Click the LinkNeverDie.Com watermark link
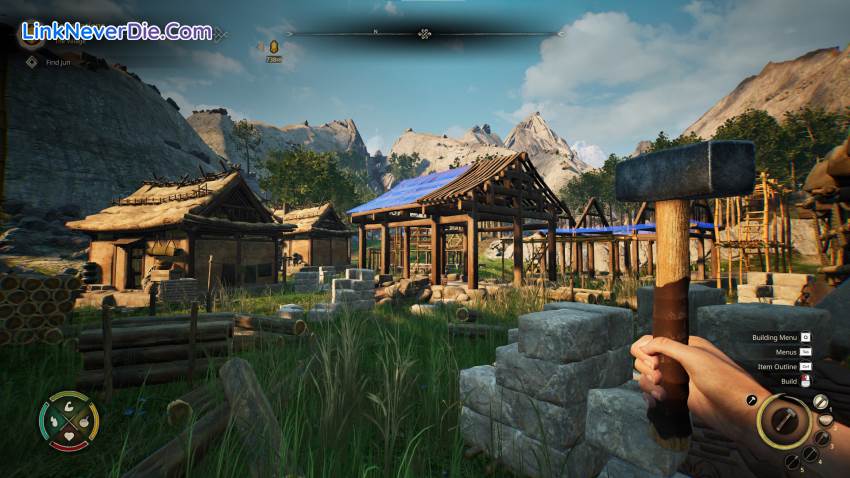Screen dimensions: 850x478 click(116, 31)
